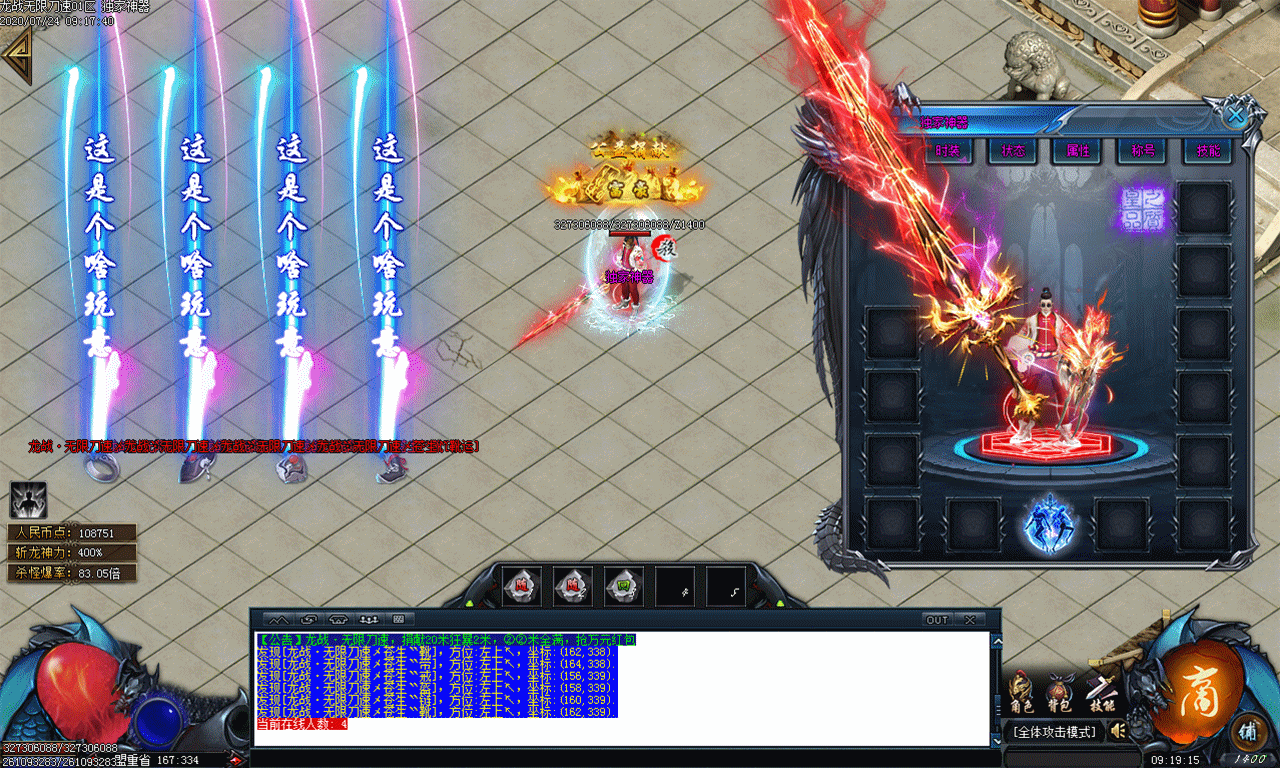Viewport: 1280px width, 768px height.
Task: Click the 商 store orb
Action: tap(1201, 691)
